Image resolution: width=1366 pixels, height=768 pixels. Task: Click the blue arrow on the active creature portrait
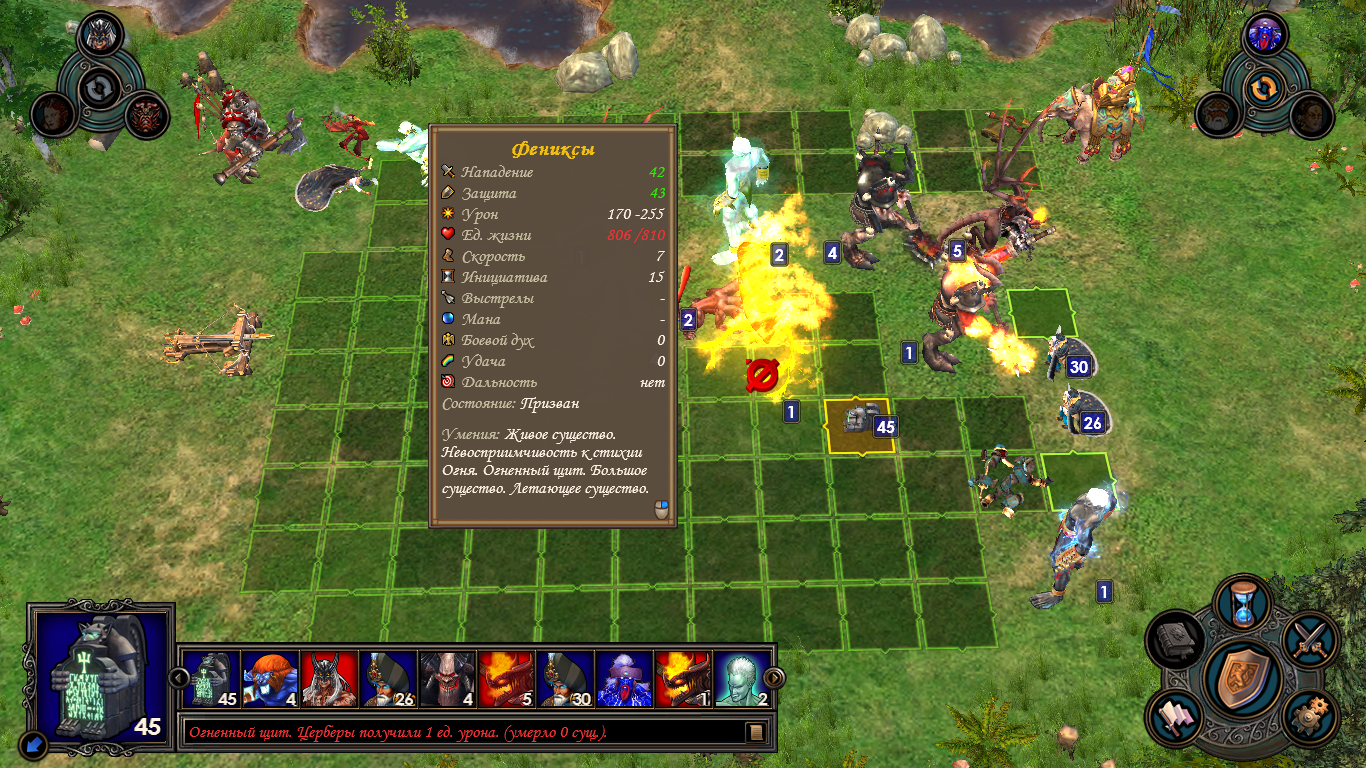coord(33,743)
